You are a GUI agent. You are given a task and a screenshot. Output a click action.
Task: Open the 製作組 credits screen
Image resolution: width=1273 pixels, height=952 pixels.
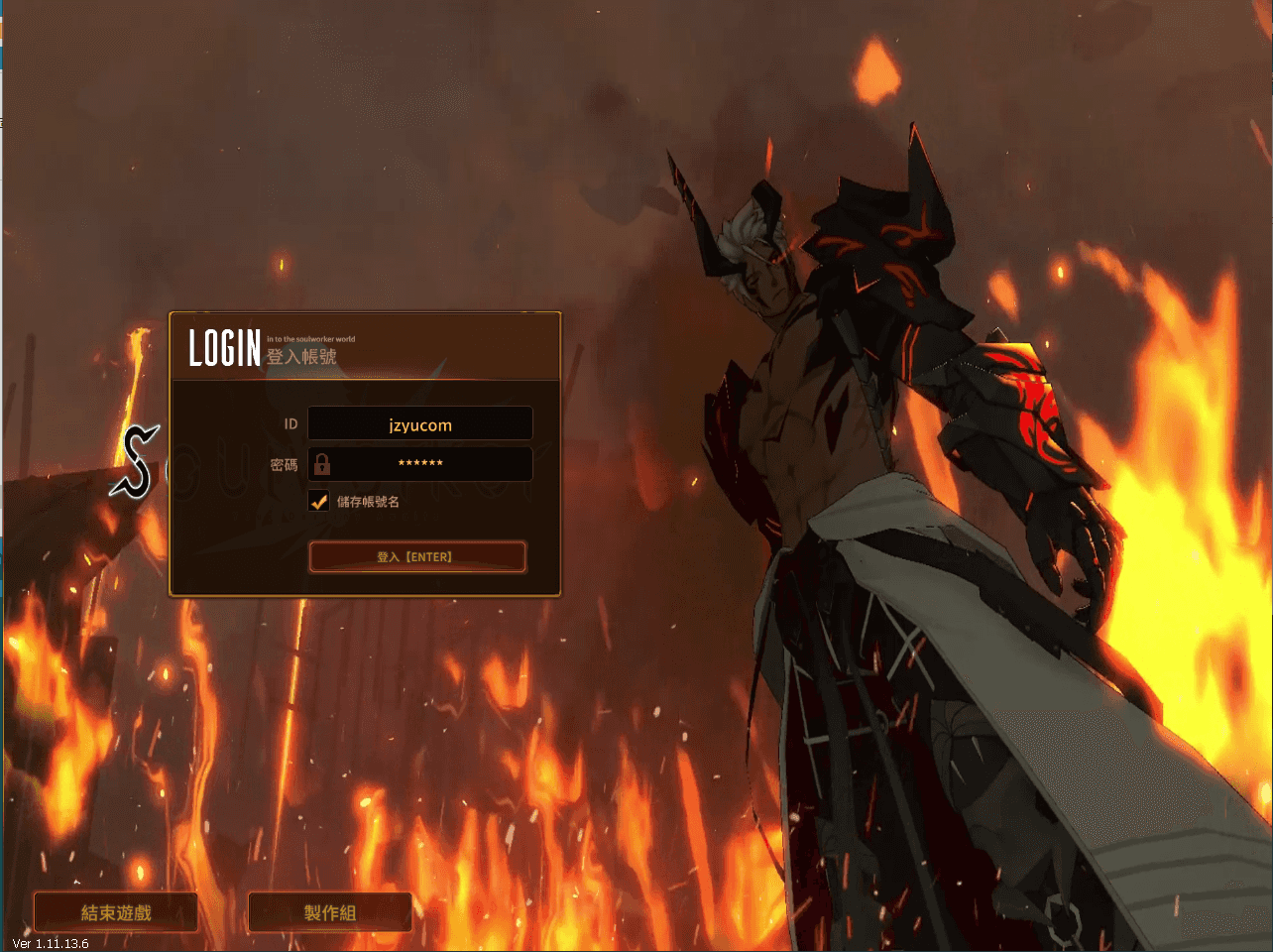tap(329, 911)
